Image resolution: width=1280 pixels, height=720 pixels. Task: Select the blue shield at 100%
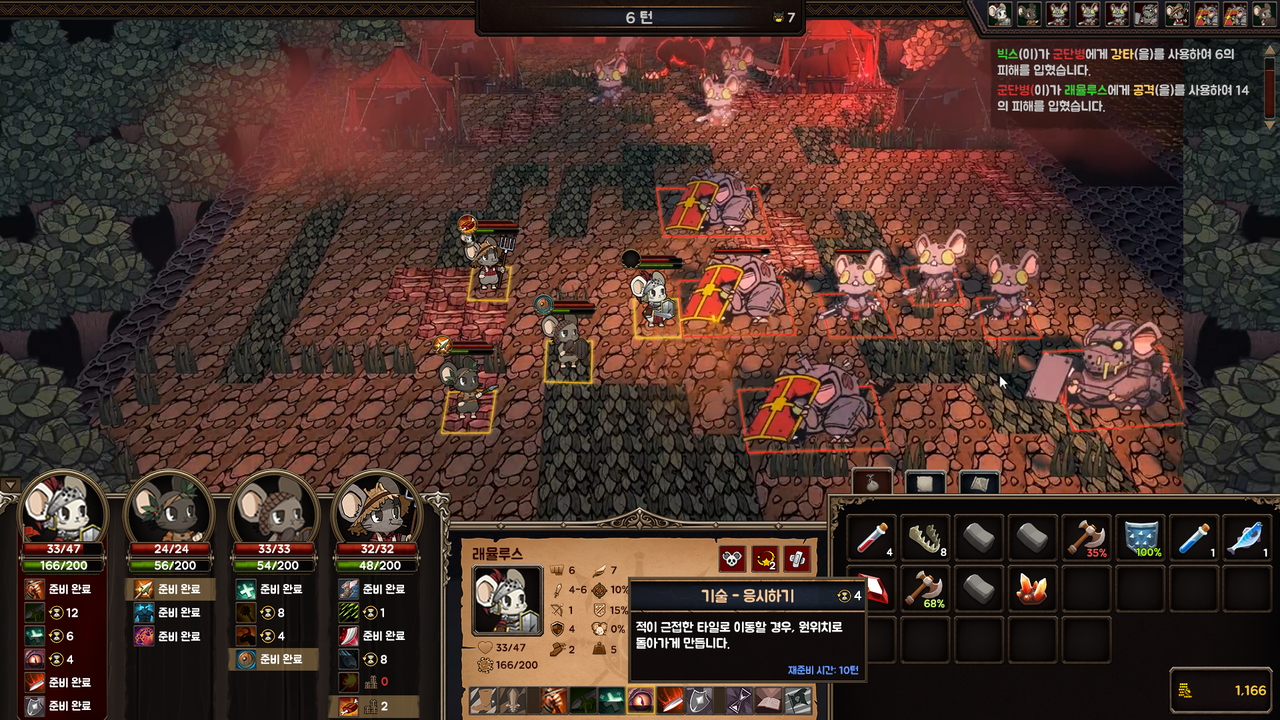(1140, 539)
